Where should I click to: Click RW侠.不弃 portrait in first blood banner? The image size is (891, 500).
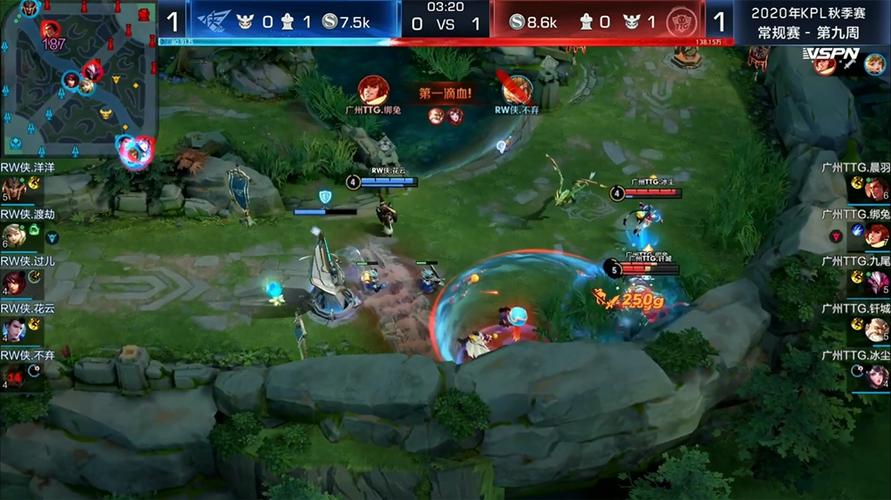point(516,90)
